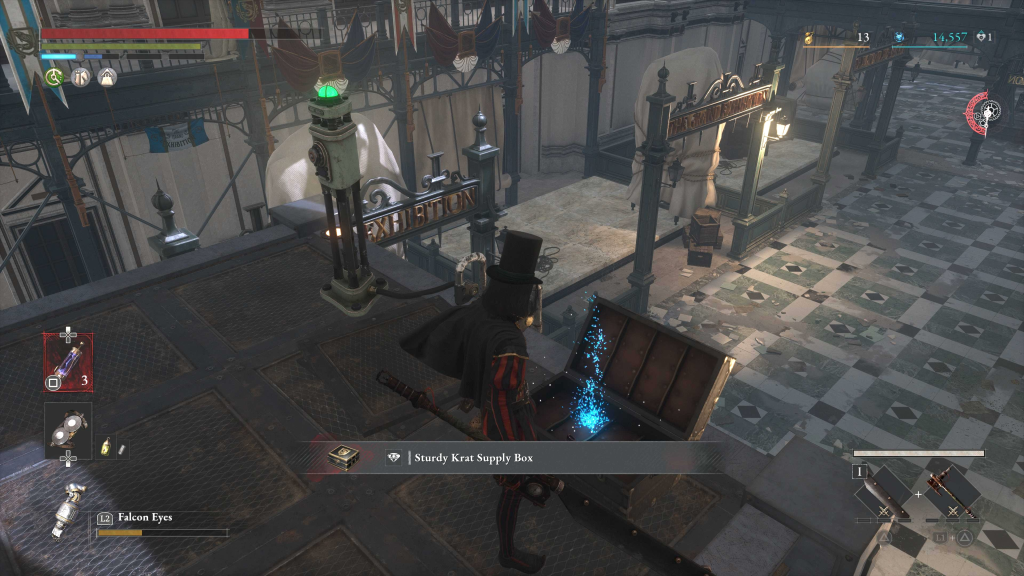
Task: Click the green circular status buff icon
Action: tap(55, 77)
